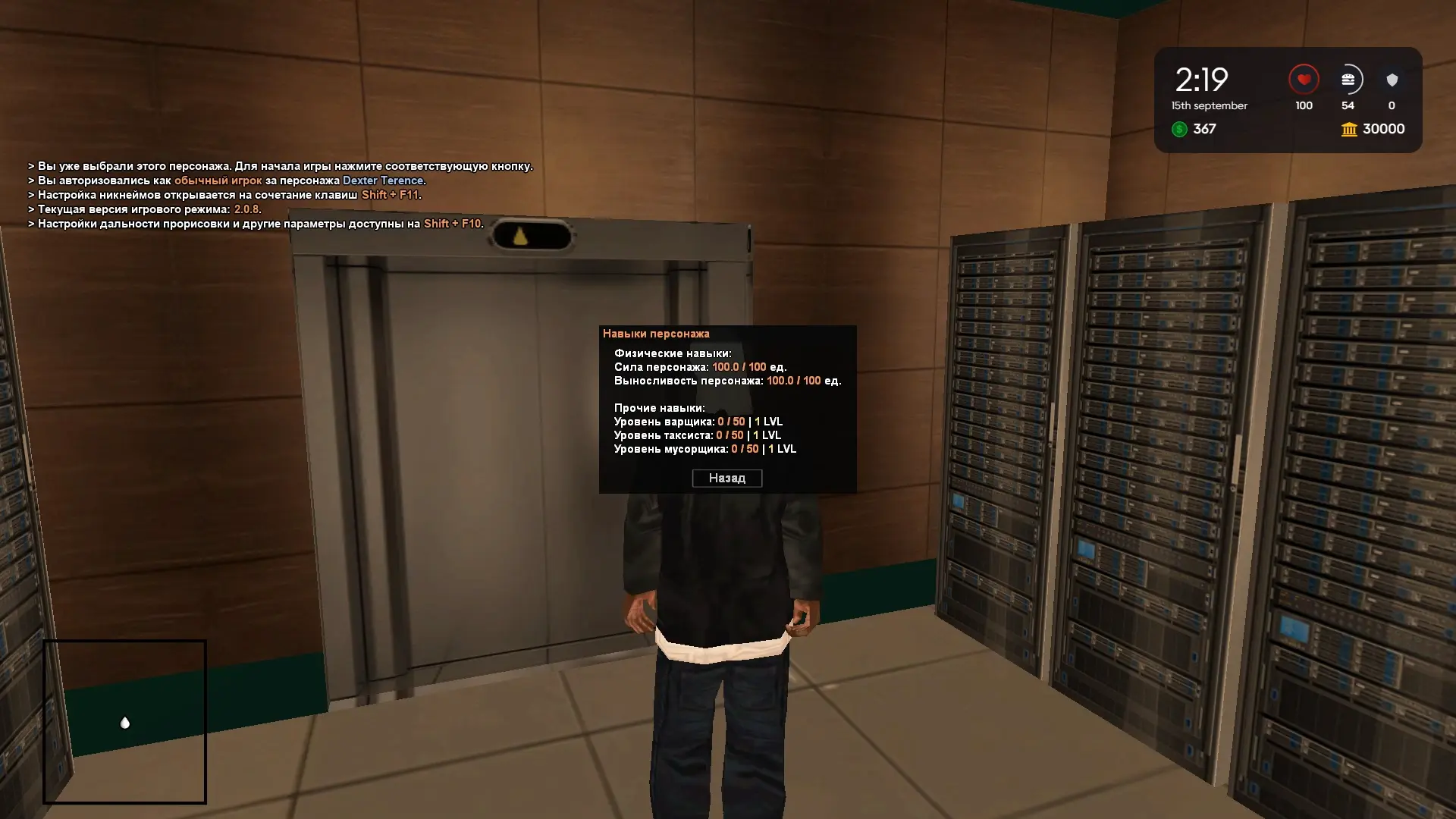Select the red heart health icon
The width and height of the screenshot is (1456, 819).
click(1304, 80)
